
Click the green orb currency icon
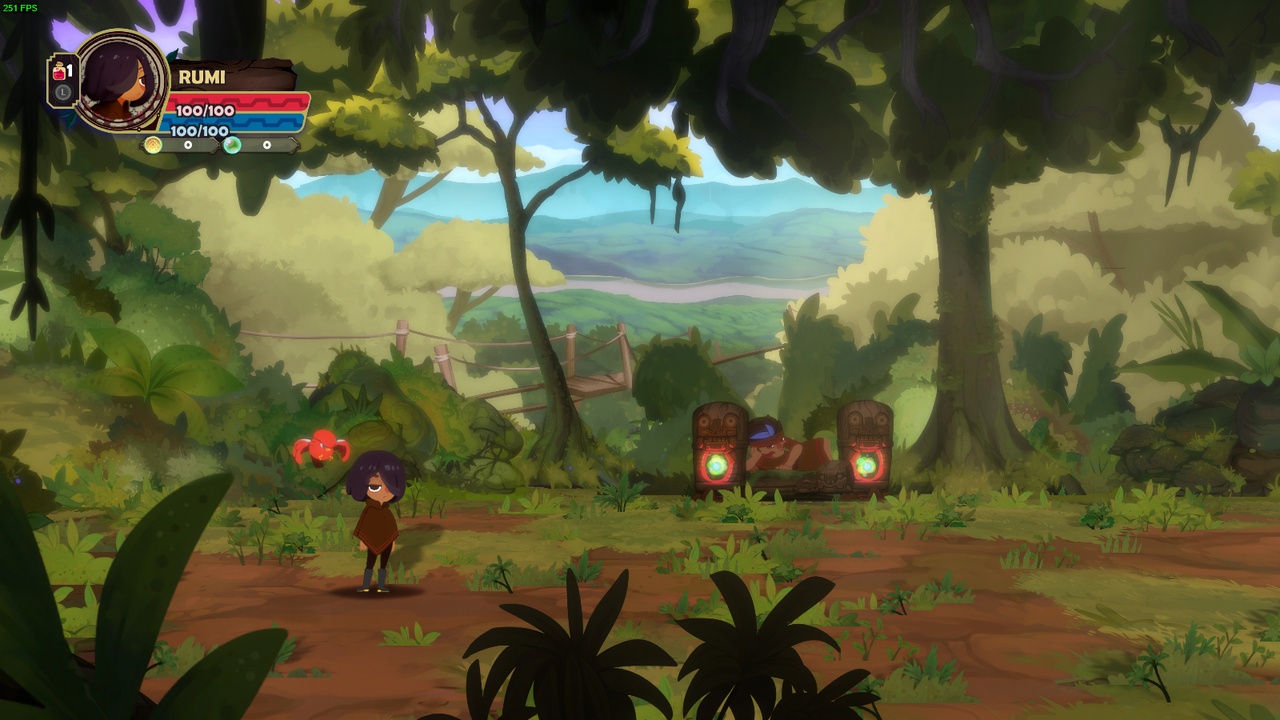point(232,145)
